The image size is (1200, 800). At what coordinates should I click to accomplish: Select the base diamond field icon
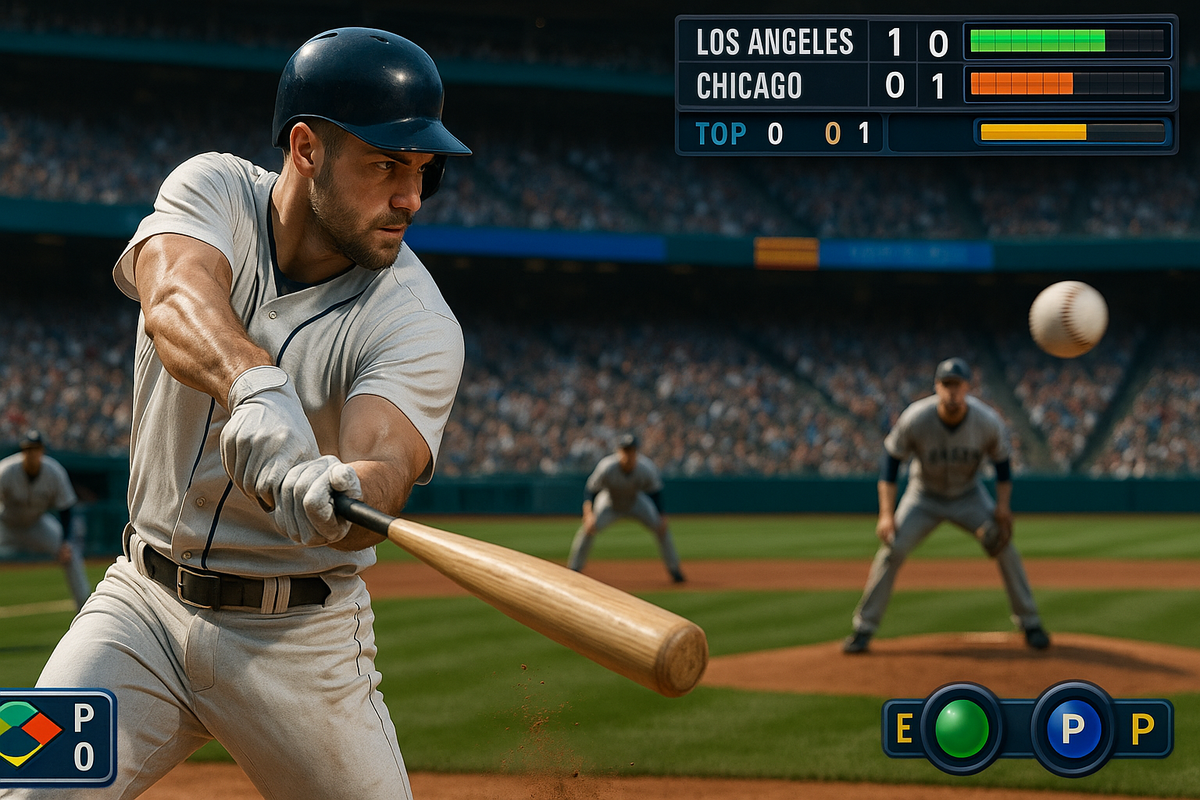(28, 732)
